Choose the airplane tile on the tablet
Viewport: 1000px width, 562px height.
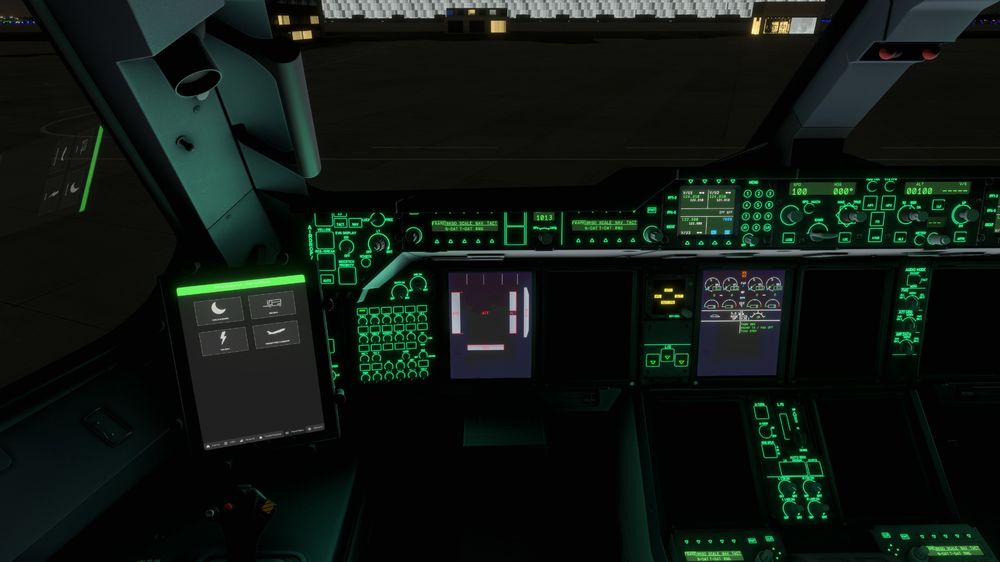(276, 336)
